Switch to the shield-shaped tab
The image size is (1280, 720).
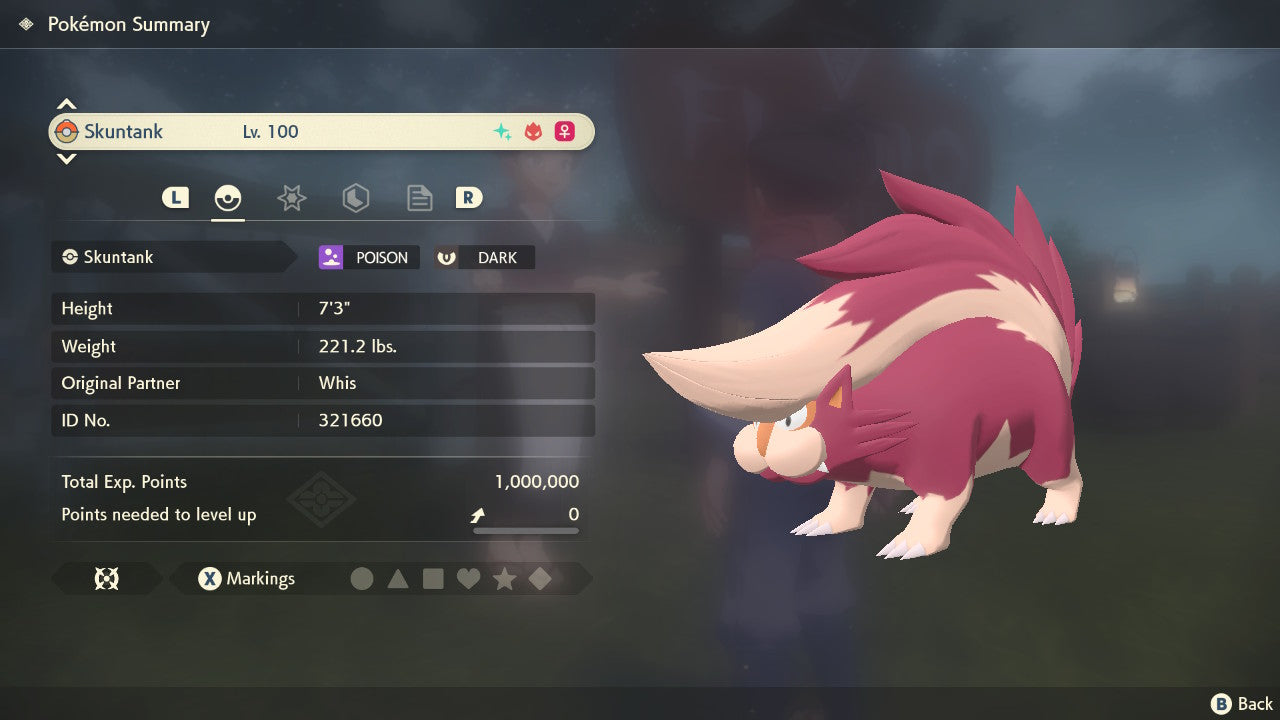pyautogui.click(x=355, y=198)
